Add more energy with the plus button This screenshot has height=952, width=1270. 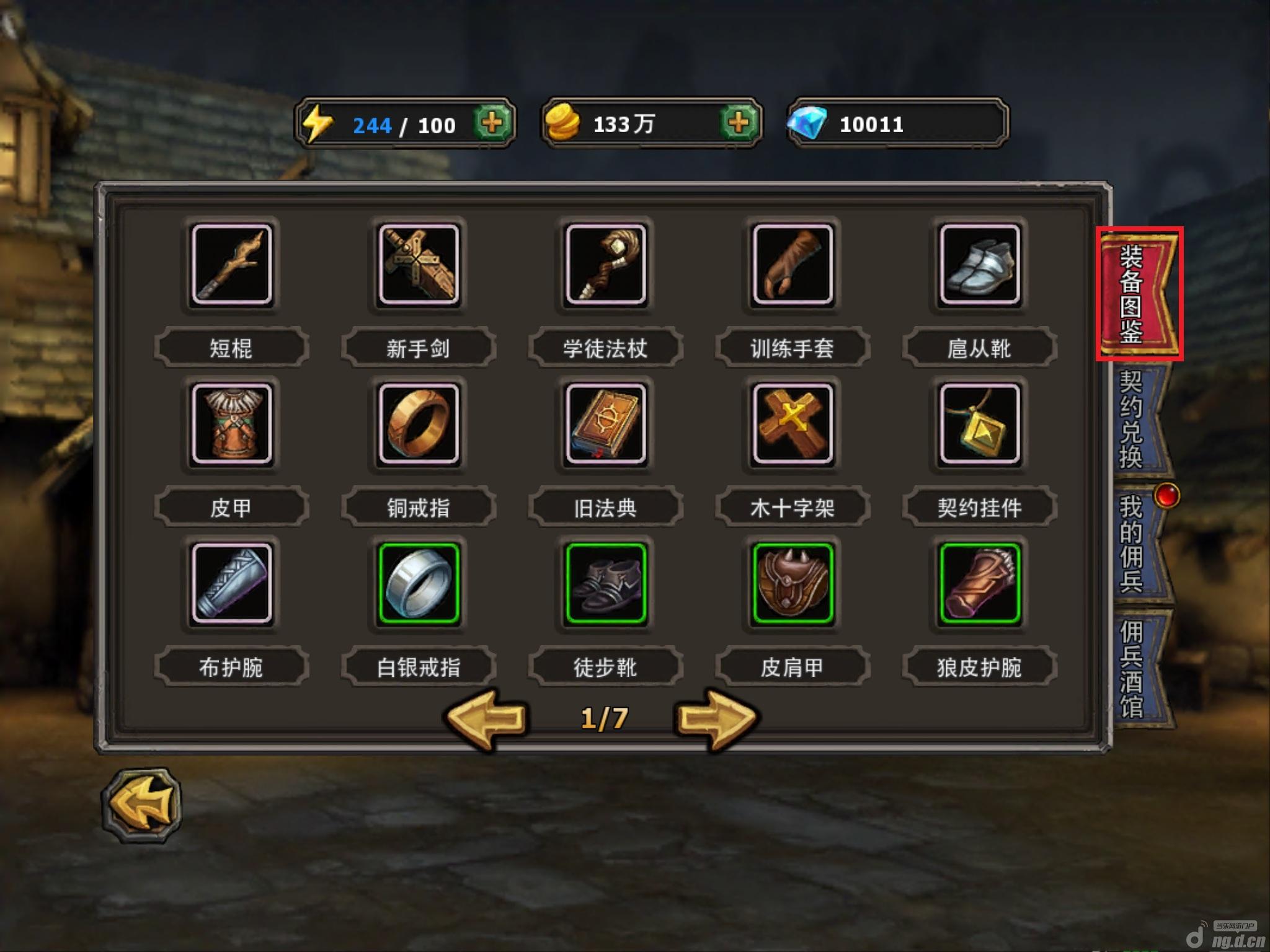tap(492, 123)
